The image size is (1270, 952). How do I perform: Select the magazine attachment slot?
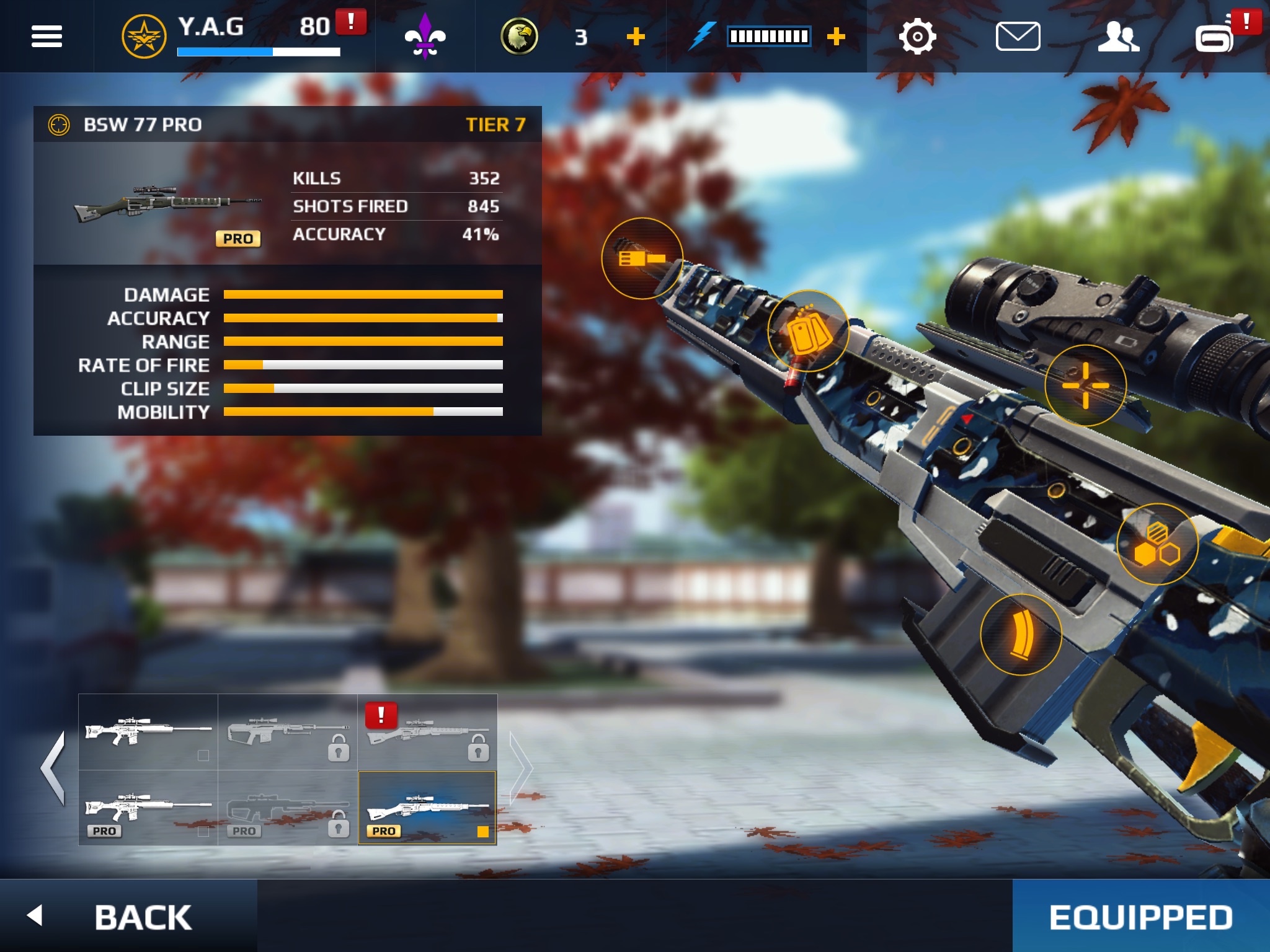pyautogui.click(x=1021, y=634)
